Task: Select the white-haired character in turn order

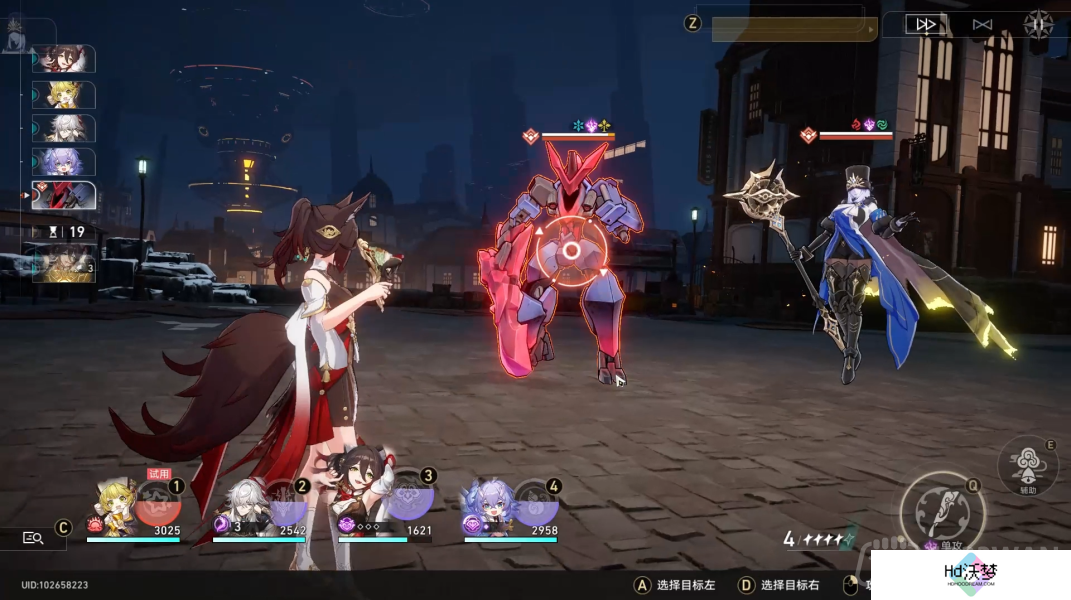Action: tap(65, 128)
